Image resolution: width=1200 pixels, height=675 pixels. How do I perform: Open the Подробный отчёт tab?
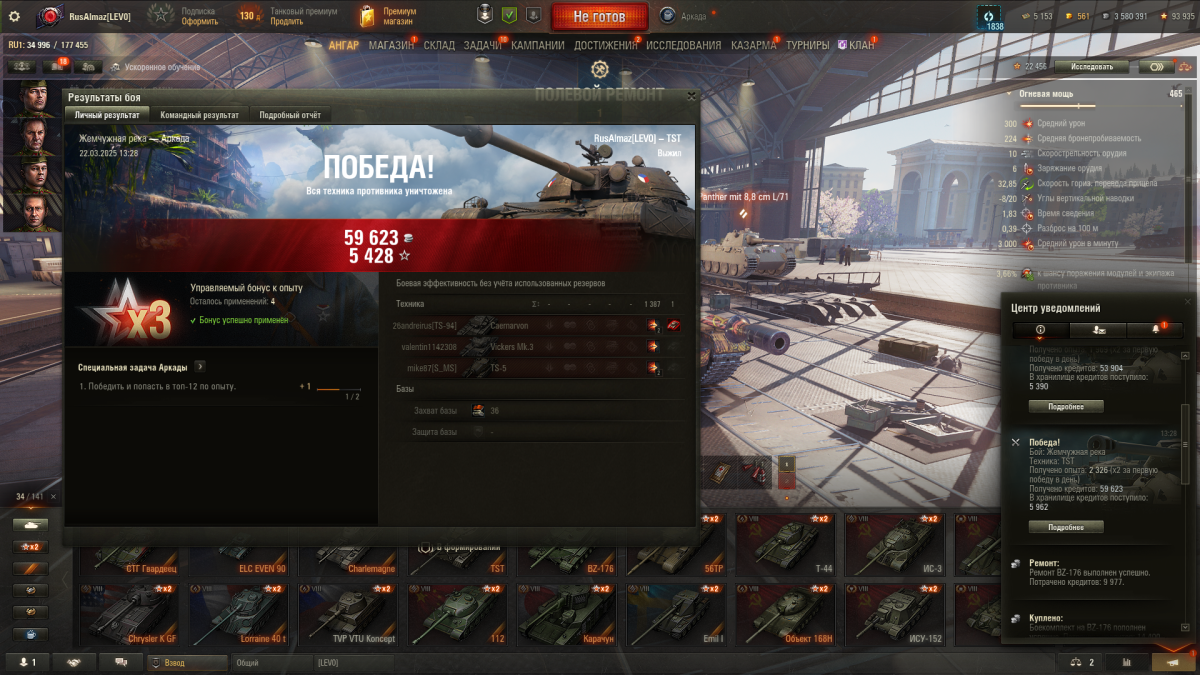pyautogui.click(x=290, y=115)
